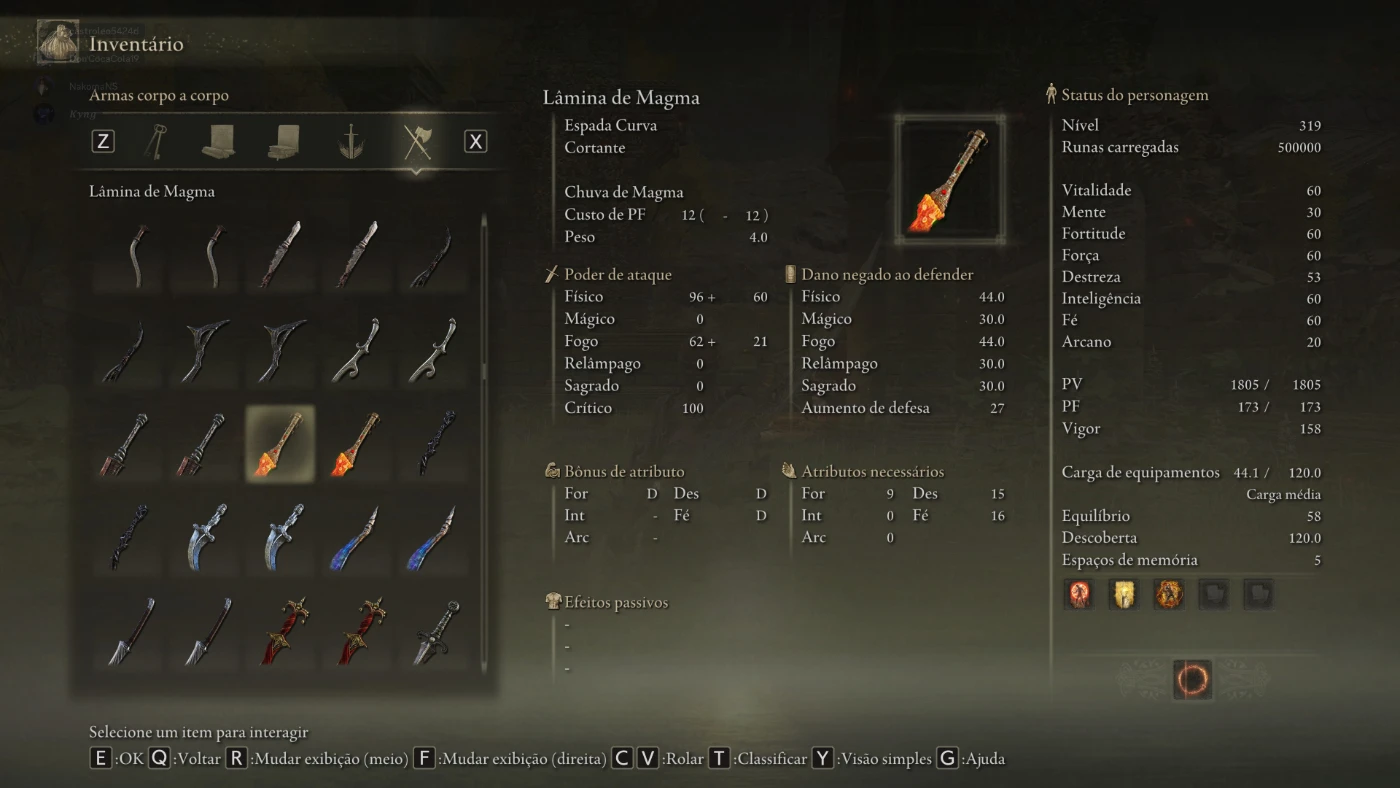Viewport: 1400px width, 788px height.
Task: Select the red figure spell memory slot
Action: tap(1080, 594)
